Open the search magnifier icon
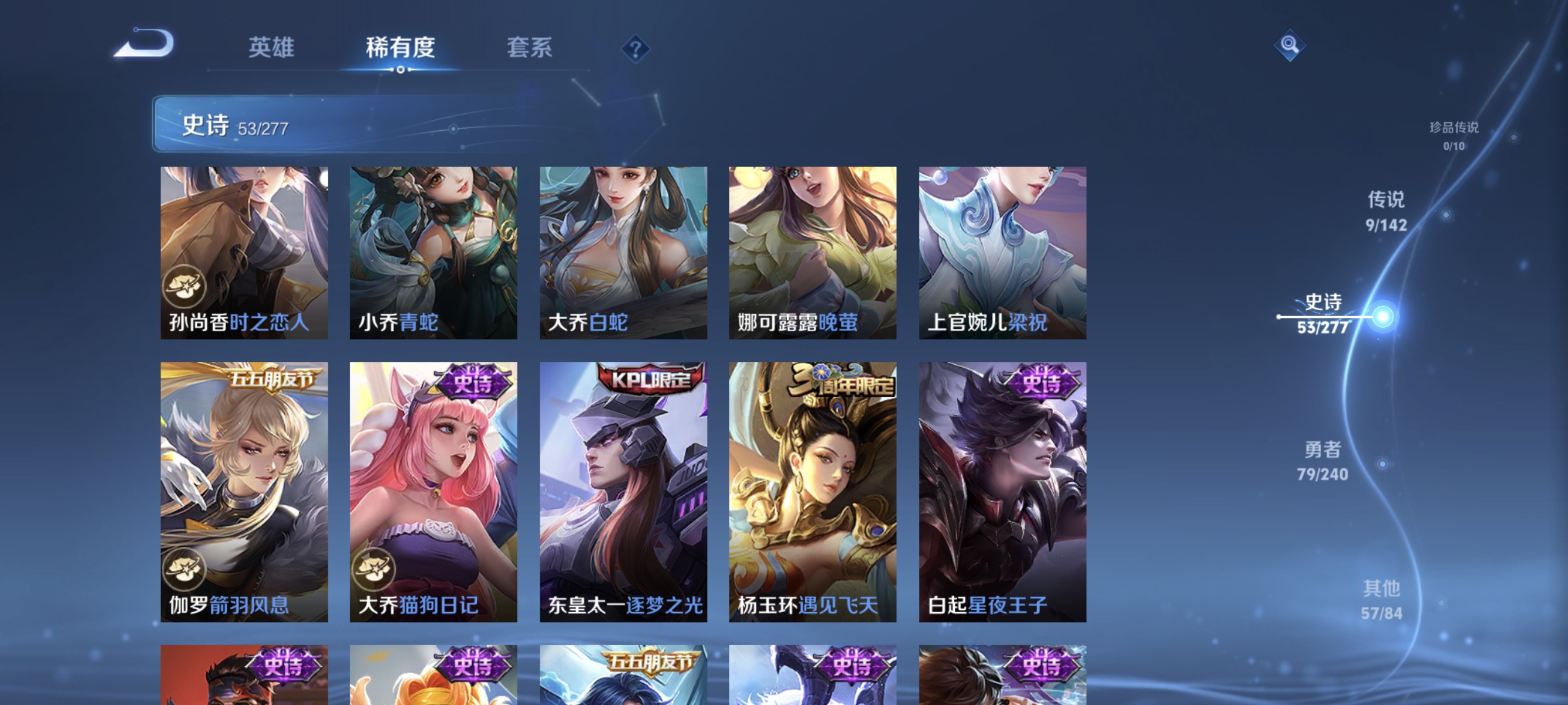This screenshot has height=705, width=1568. coord(1290,44)
